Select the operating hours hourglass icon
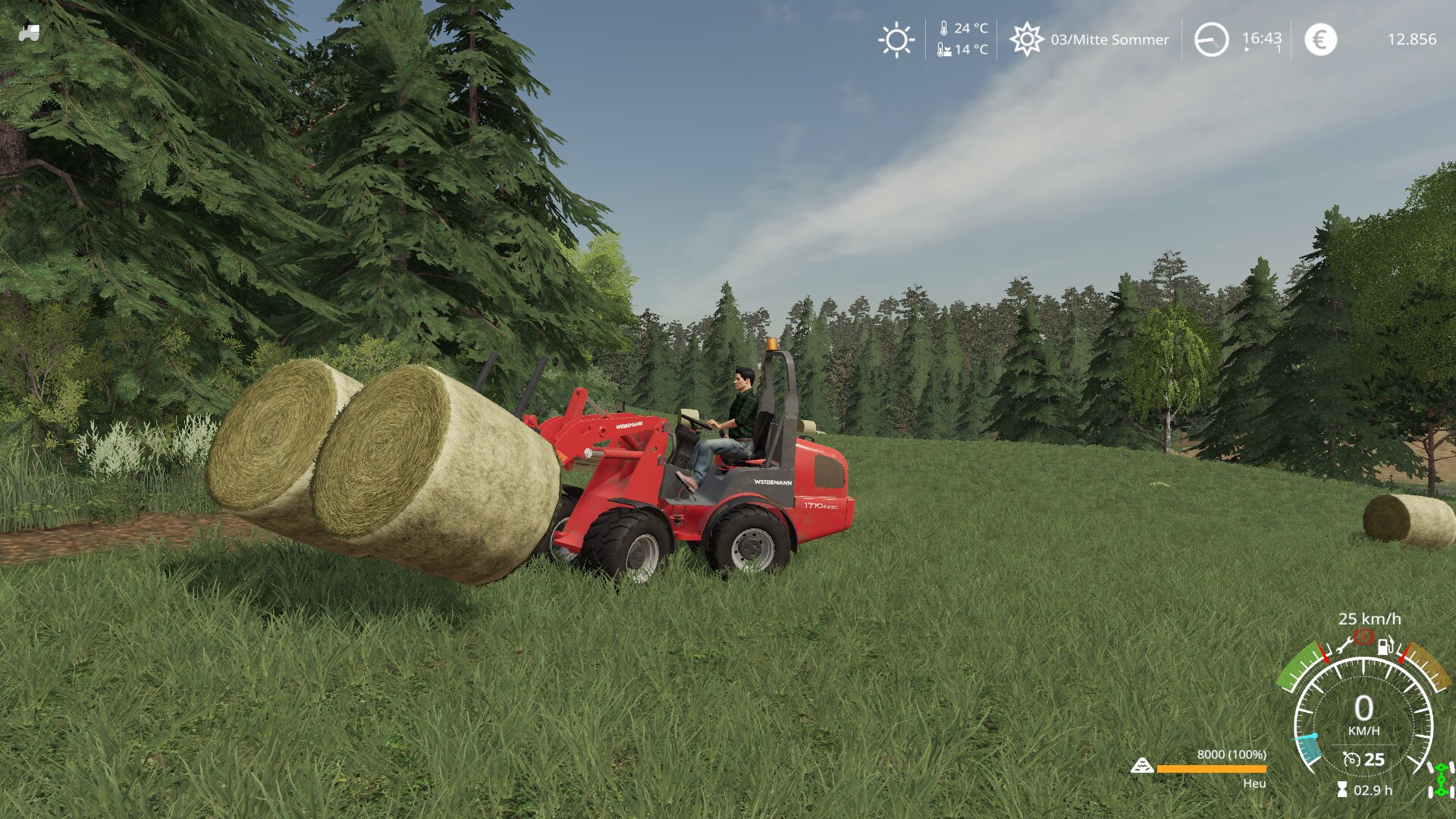This screenshot has width=1456, height=819. click(x=1342, y=790)
